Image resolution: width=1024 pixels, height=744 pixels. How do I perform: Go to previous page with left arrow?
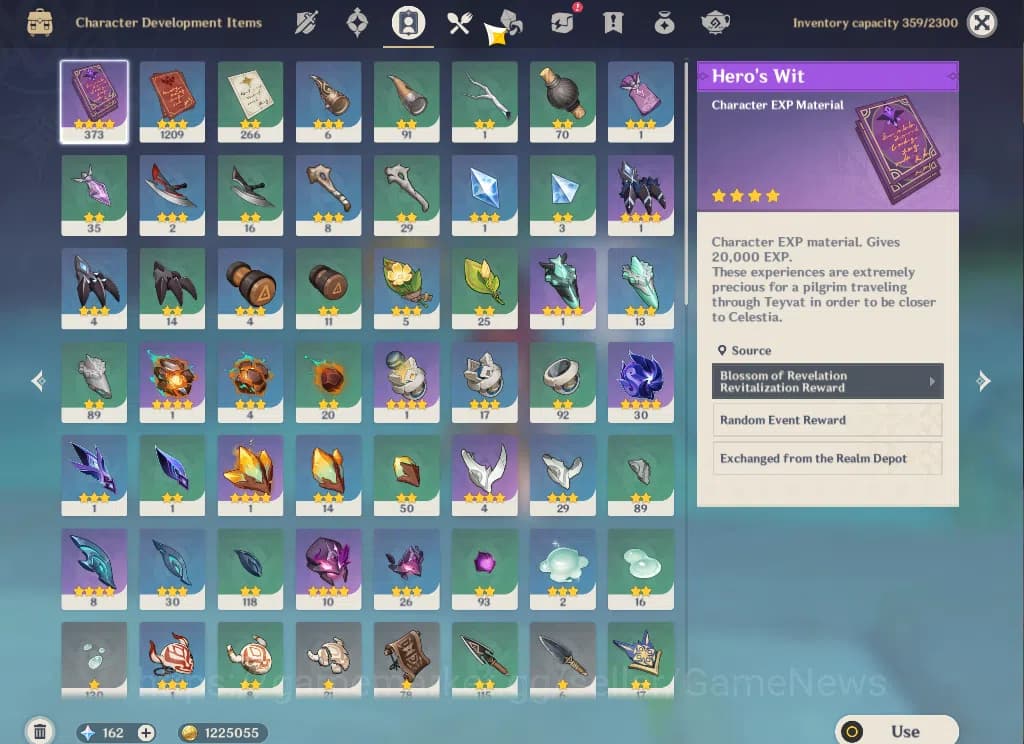click(x=38, y=380)
